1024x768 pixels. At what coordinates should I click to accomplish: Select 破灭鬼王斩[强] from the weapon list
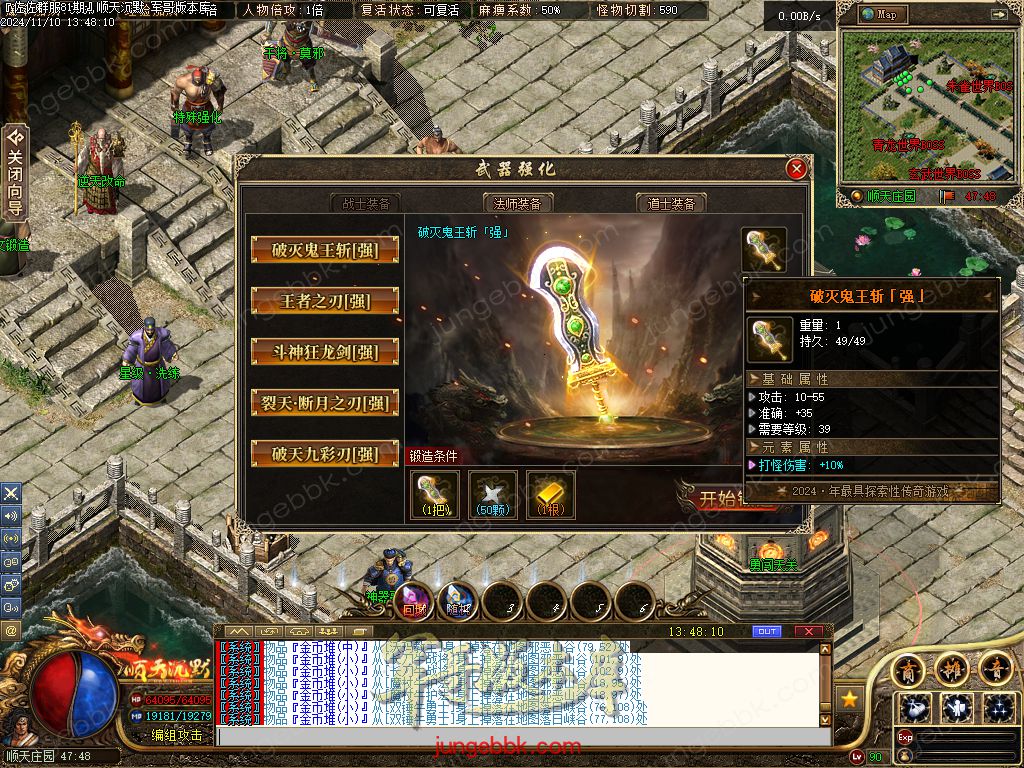click(324, 250)
